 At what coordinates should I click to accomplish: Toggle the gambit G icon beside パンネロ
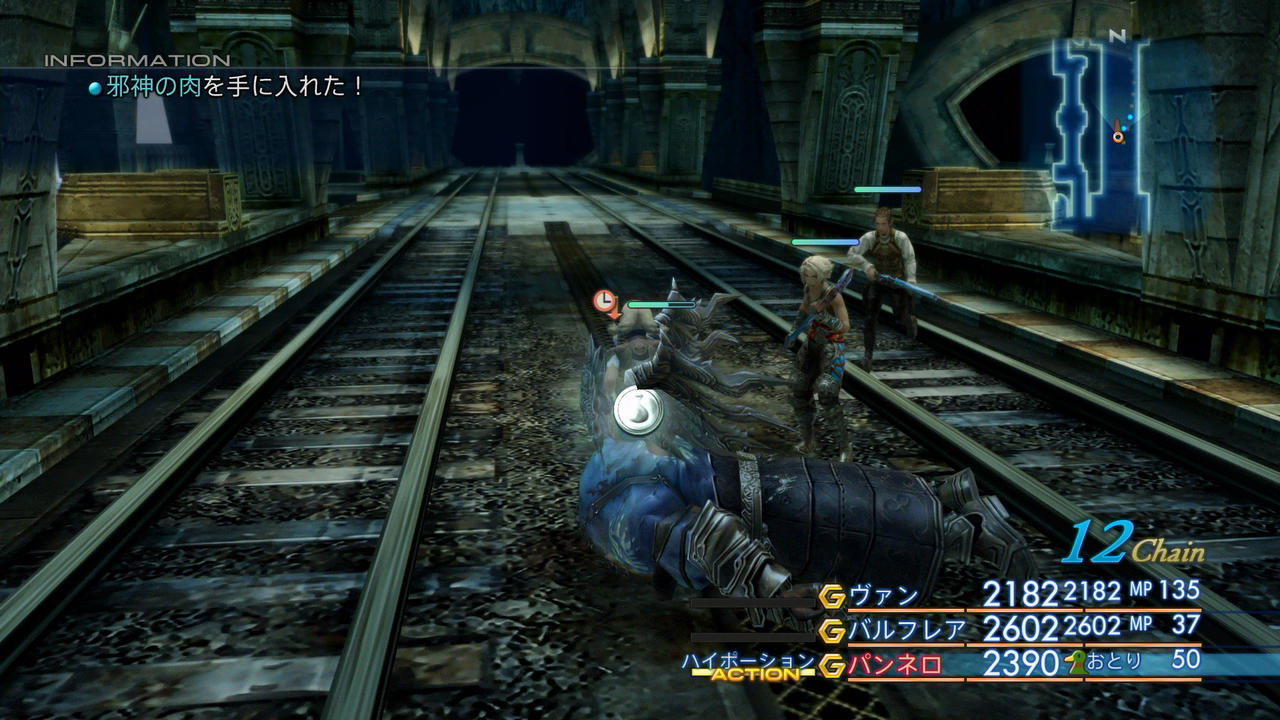coord(832,665)
